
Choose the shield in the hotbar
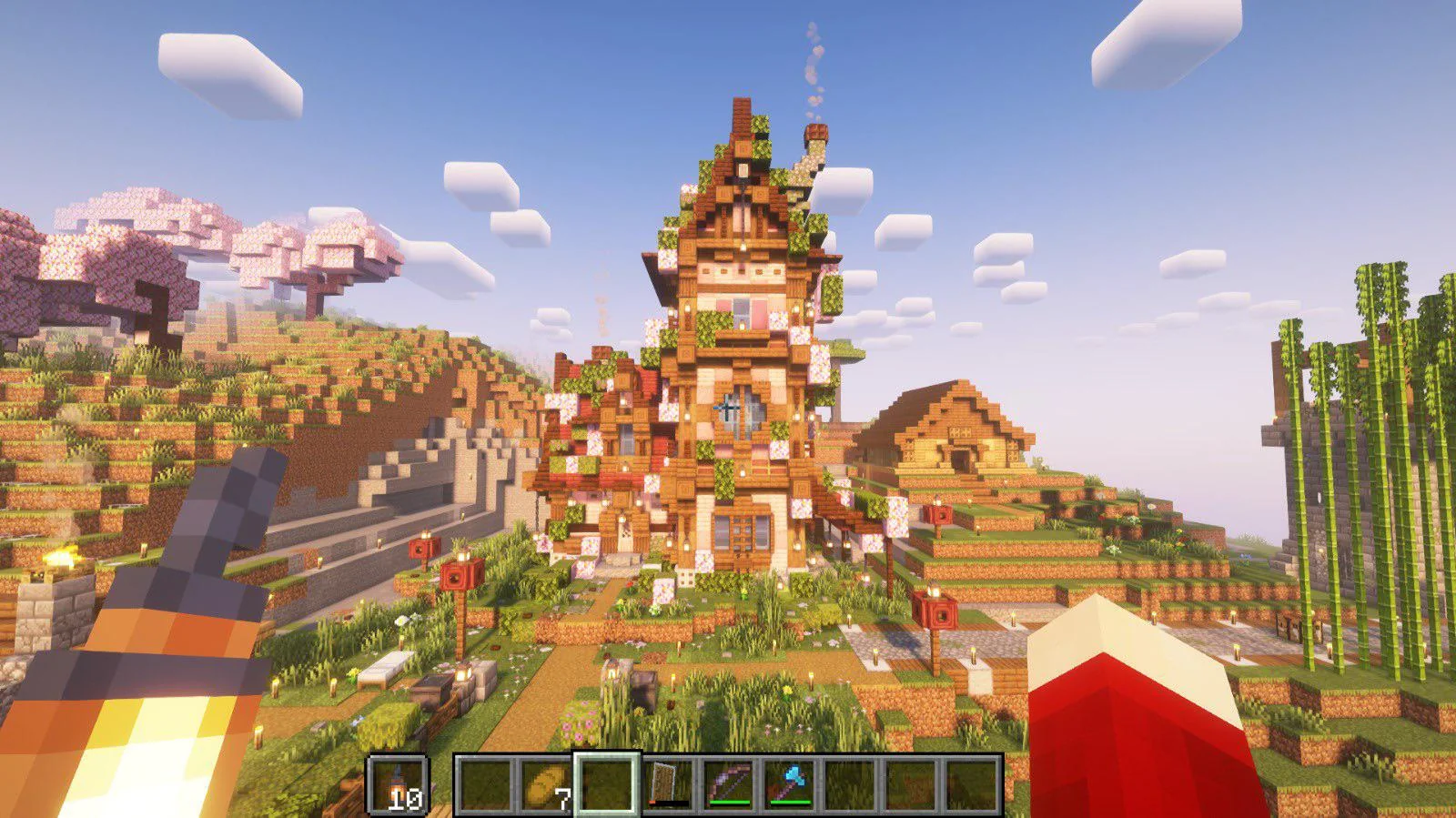pyautogui.click(x=667, y=785)
